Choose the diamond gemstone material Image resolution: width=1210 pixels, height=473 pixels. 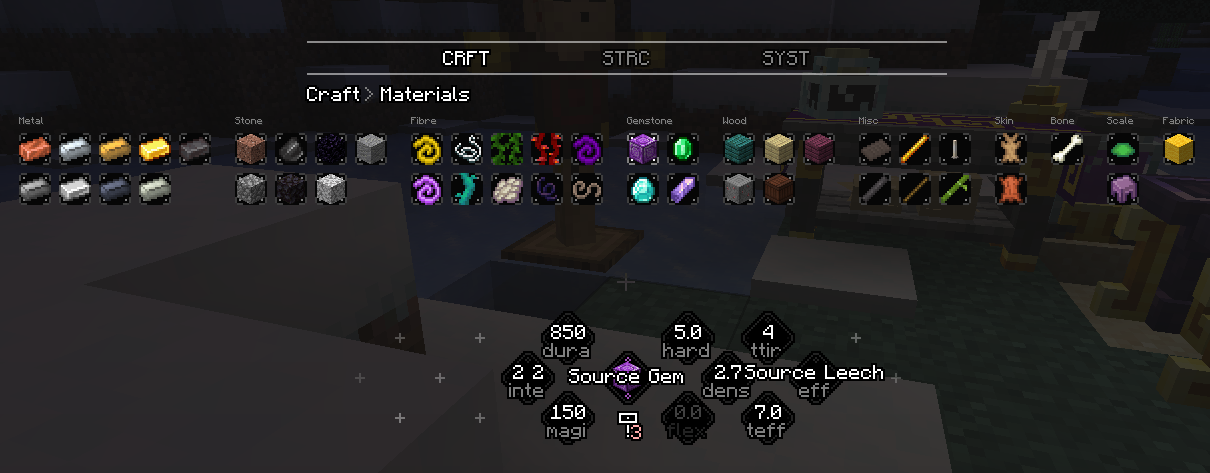[x=643, y=188]
